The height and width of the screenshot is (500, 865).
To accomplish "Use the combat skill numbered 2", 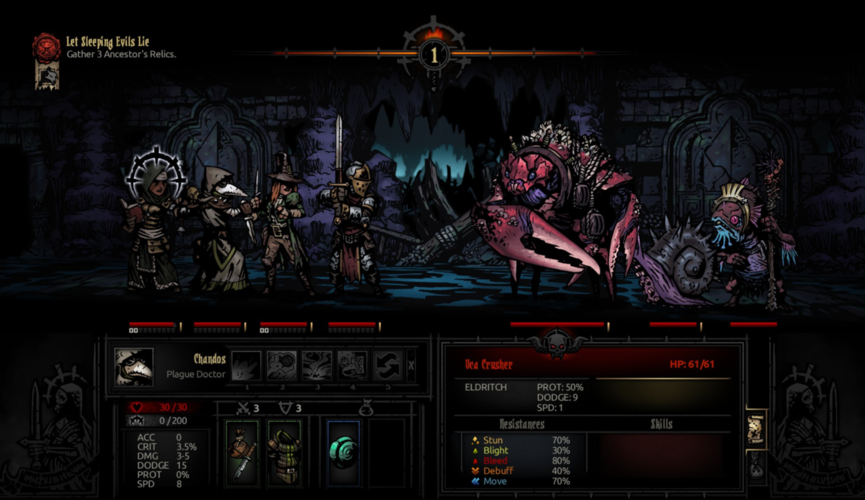I will [282, 366].
